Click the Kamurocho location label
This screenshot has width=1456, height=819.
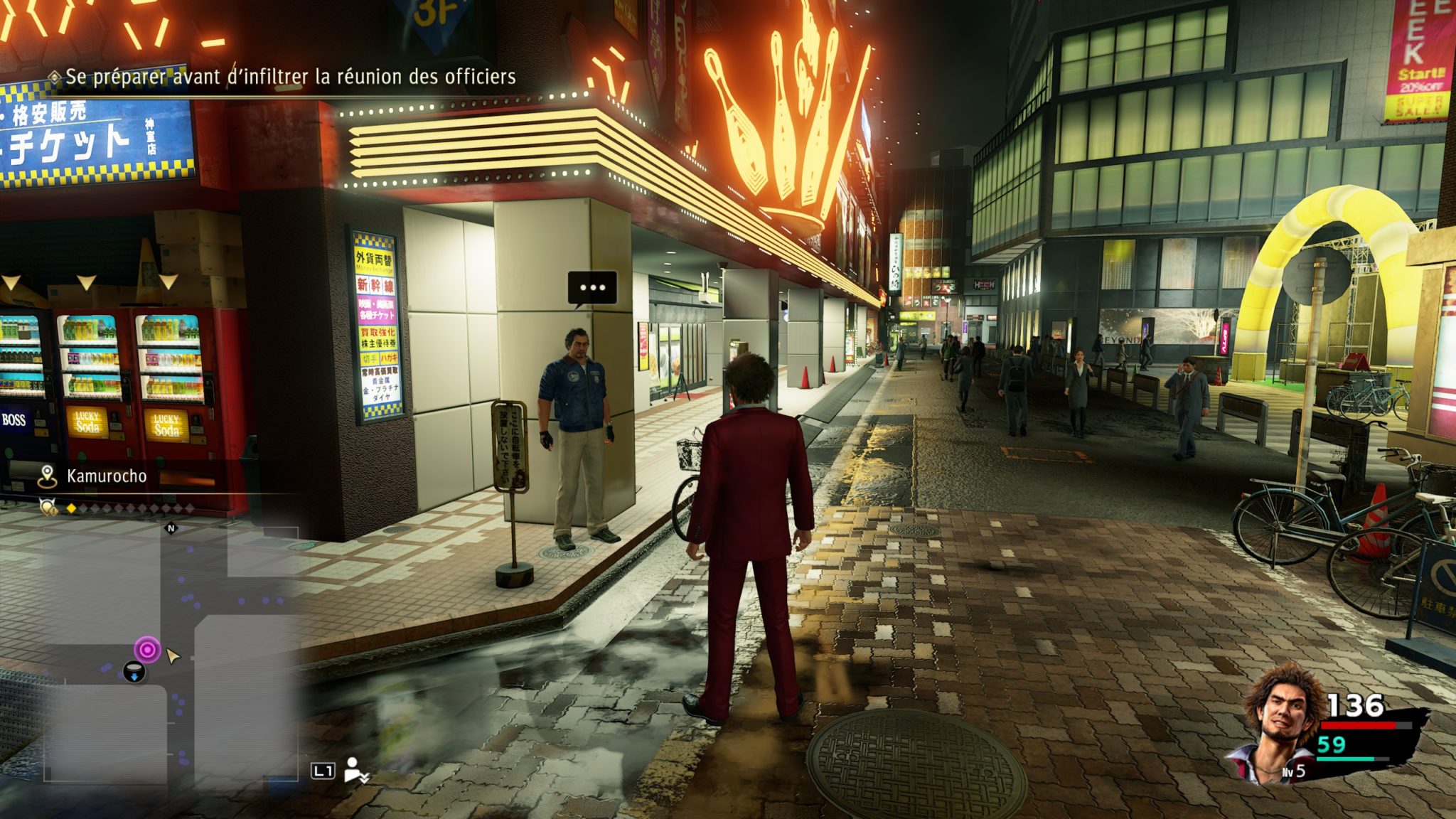pos(107,476)
